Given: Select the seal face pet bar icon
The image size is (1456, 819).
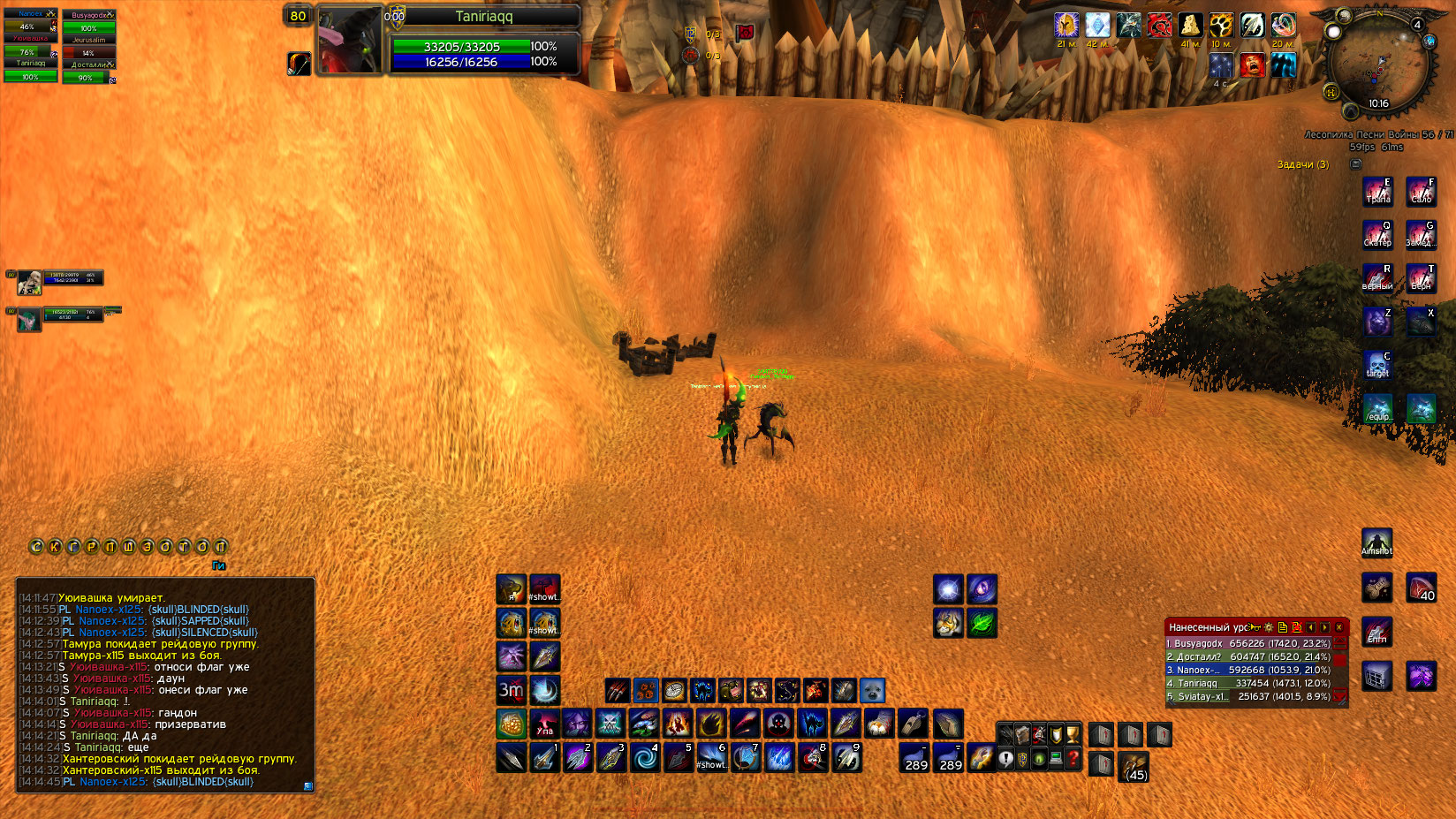Looking at the screenshot, I should pyautogui.click(x=872, y=690).
